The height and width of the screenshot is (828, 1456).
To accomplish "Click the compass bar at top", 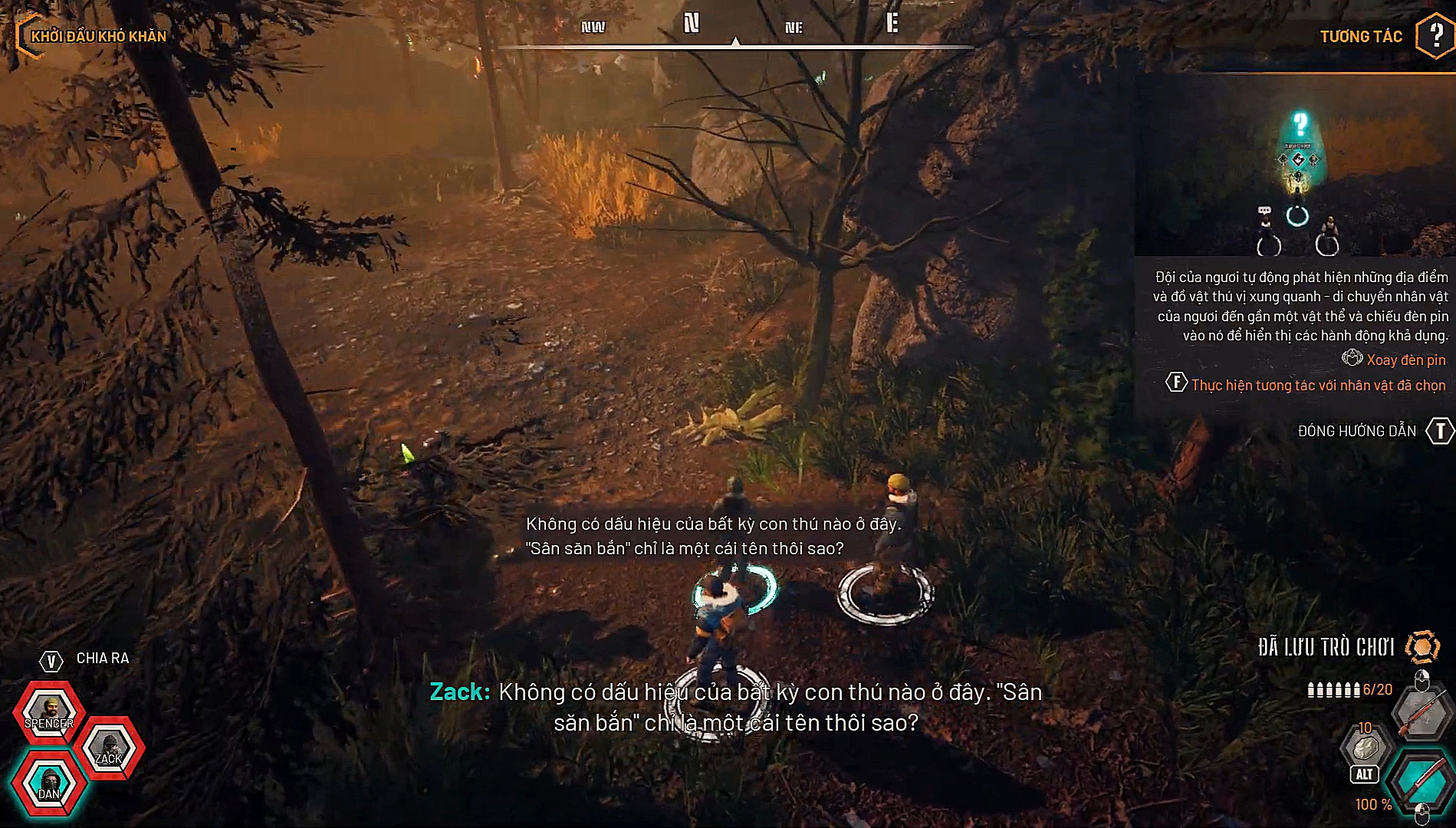I will tap(735, 32).
